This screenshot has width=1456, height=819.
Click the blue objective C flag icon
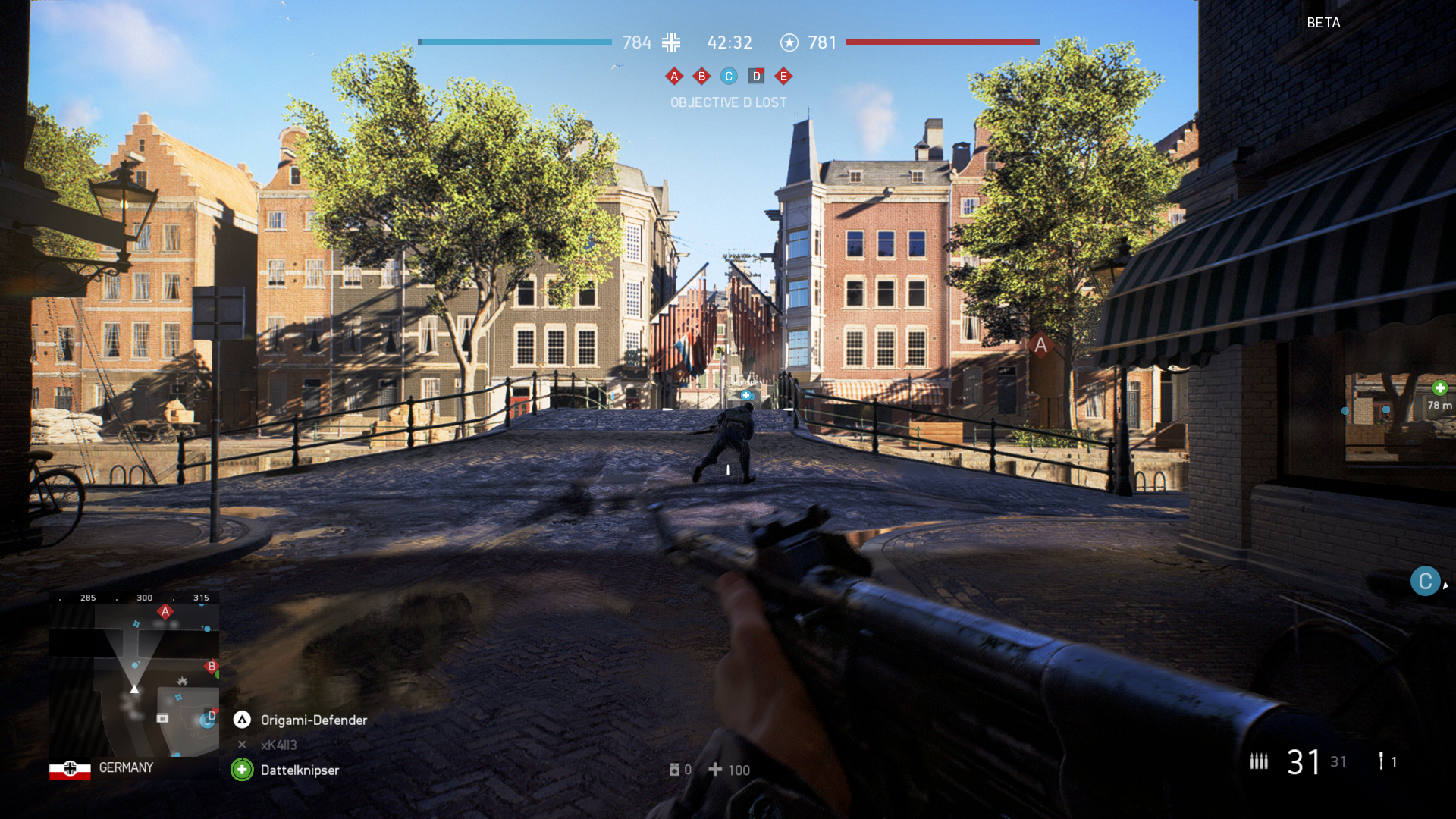(x=729, y=76)
